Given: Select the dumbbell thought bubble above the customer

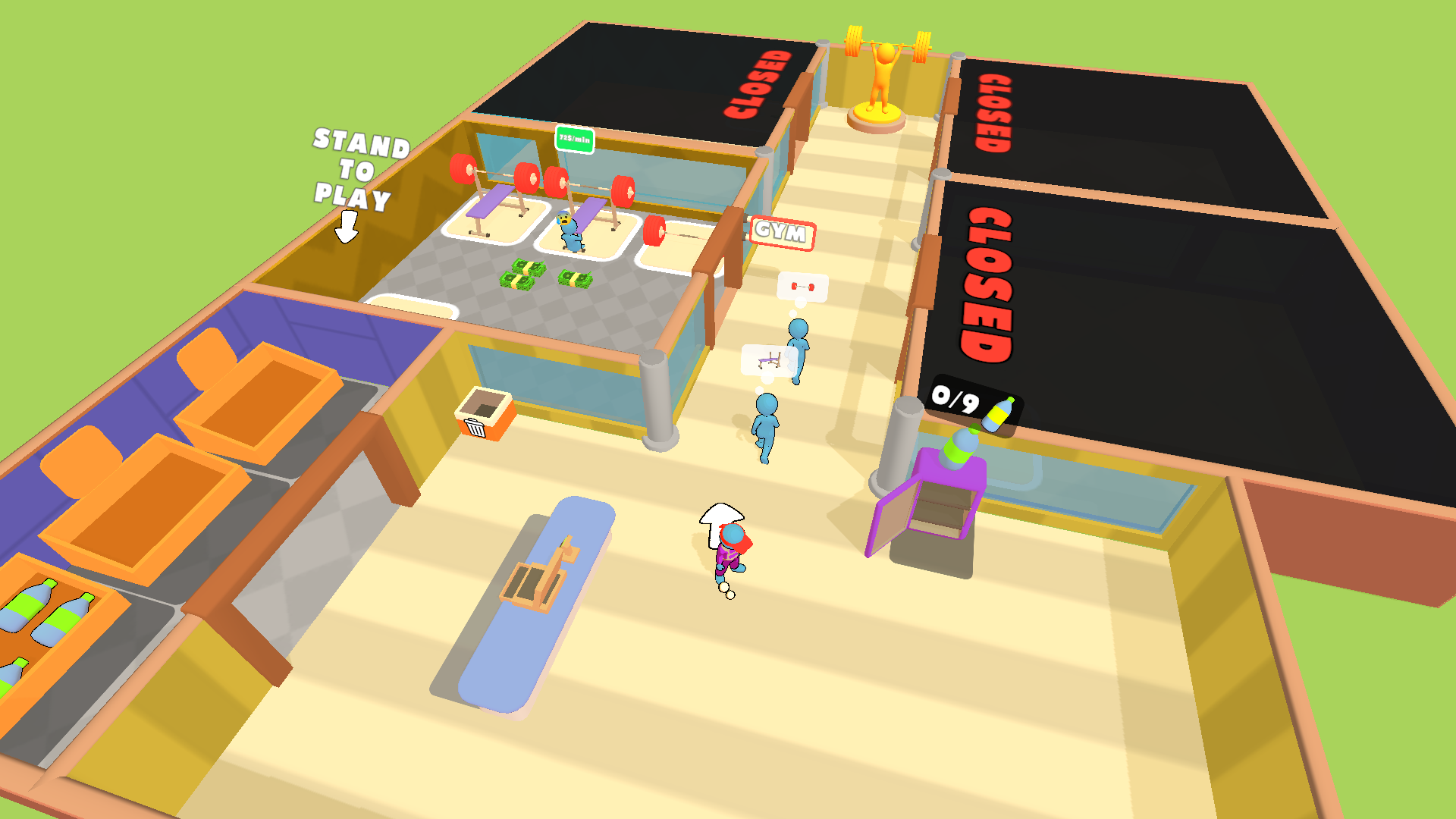Looking at the screenshot, I should tap(802, 287).
